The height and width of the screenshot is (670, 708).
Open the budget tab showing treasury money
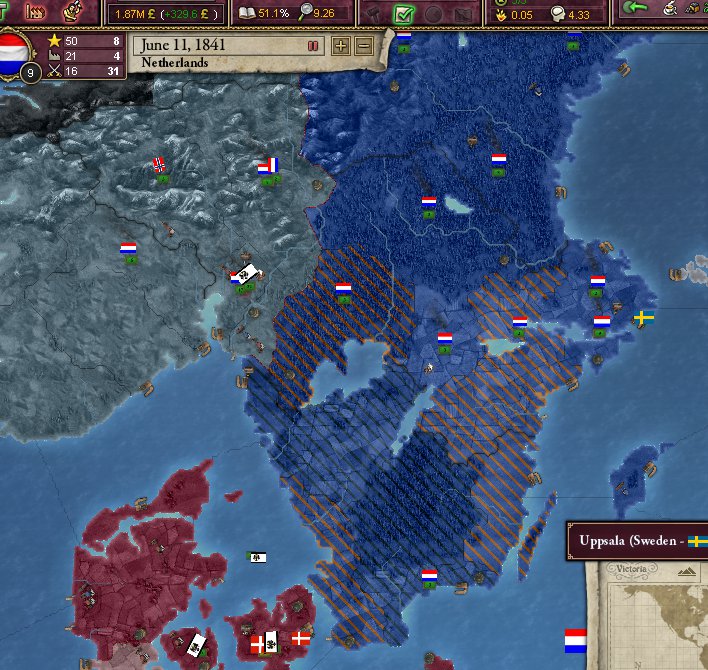pyautogui.click(x=170, y=13)
